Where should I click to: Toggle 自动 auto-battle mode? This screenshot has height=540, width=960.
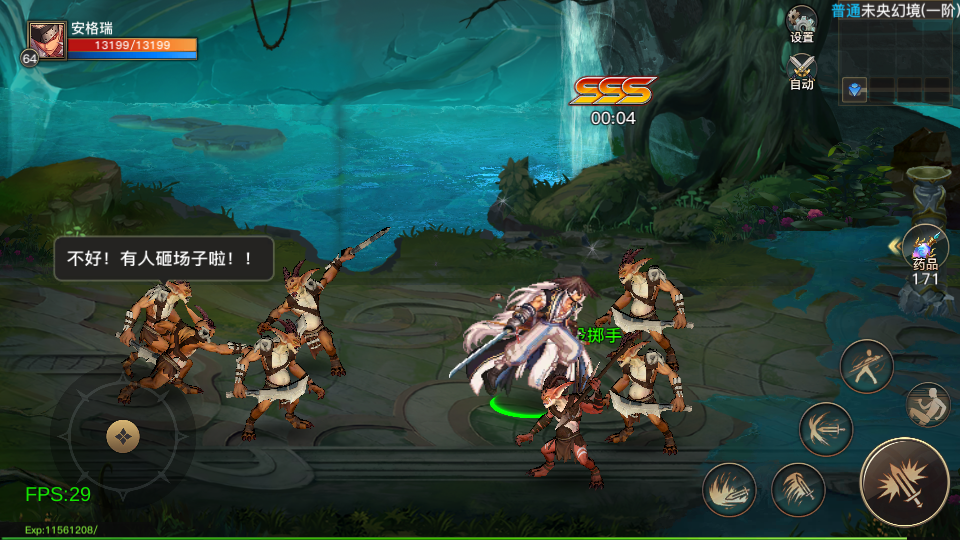coord(802,70)
